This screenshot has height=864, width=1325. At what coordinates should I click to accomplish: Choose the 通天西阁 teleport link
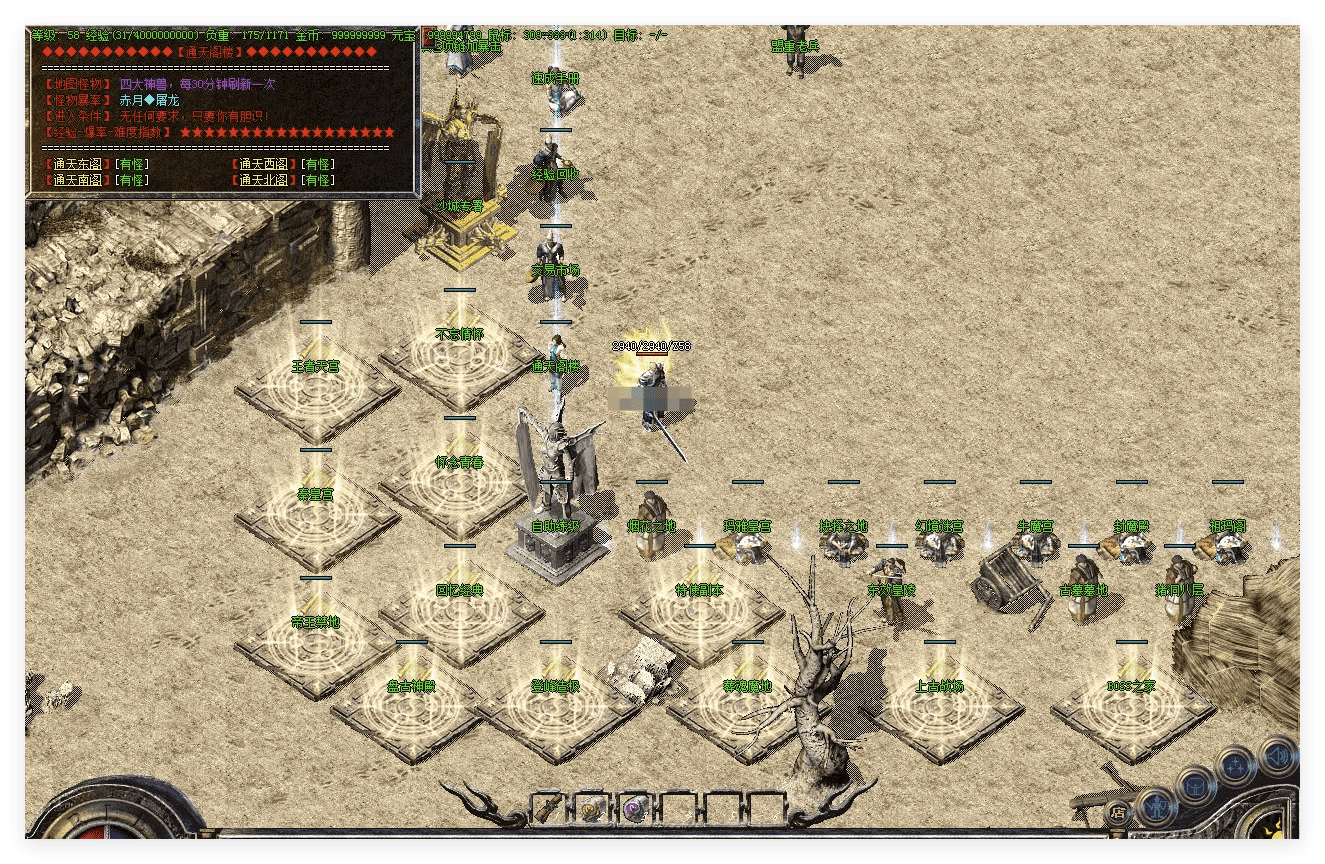pyautogui.click(x=267, y=164)
